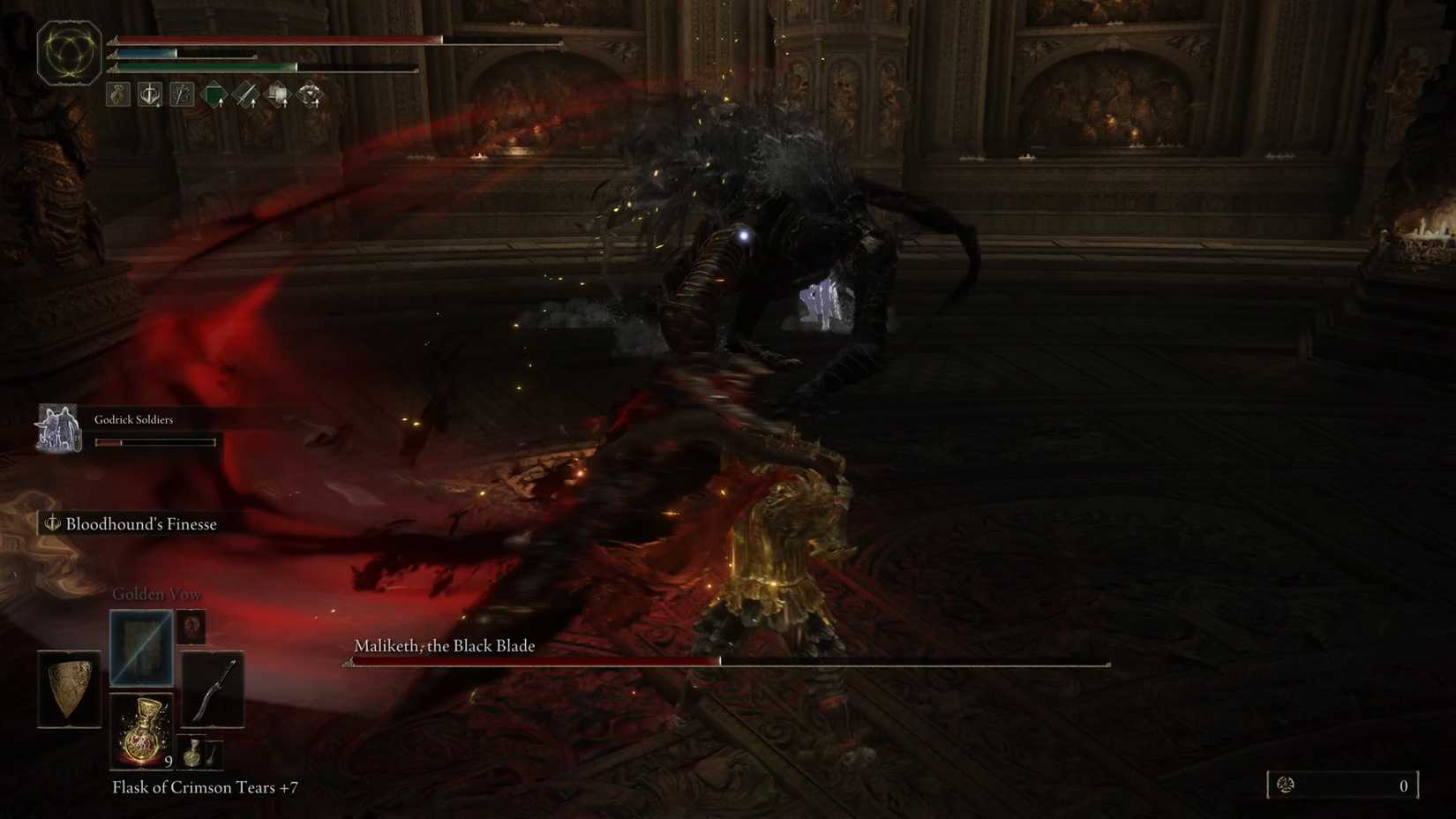Select the Godrick Soldiers summon portrait
The image size is (1456, 819).
(x=57, y=429)
